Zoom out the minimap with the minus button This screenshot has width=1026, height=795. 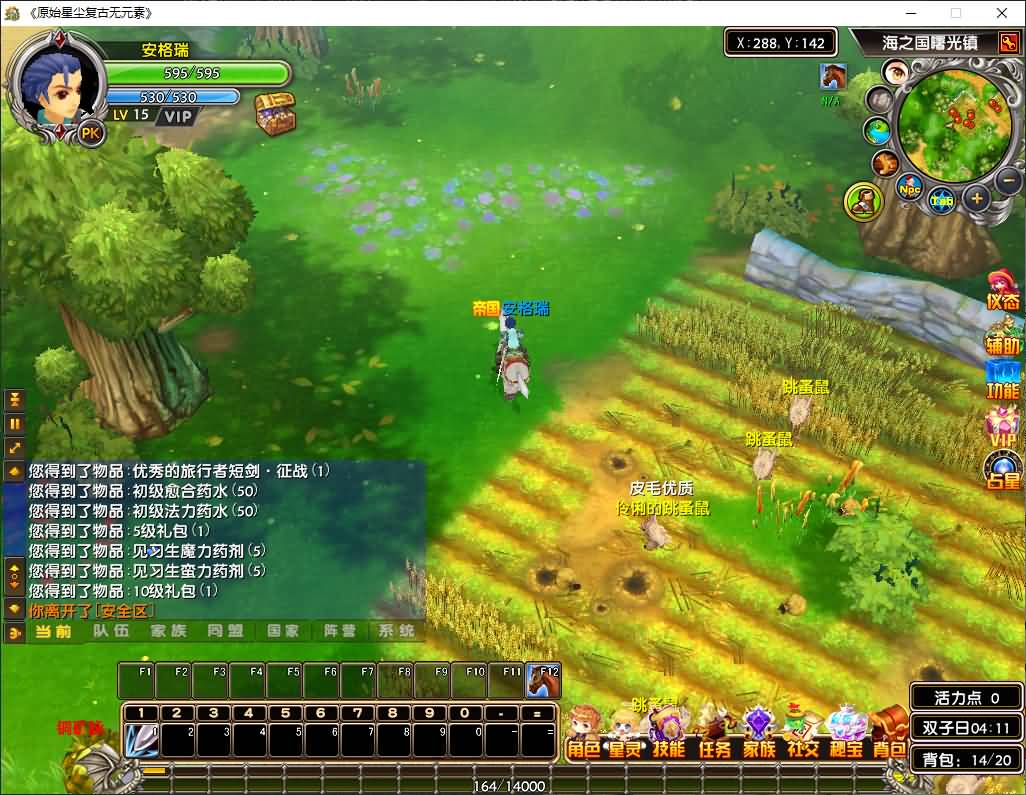tap(1007, 181)
